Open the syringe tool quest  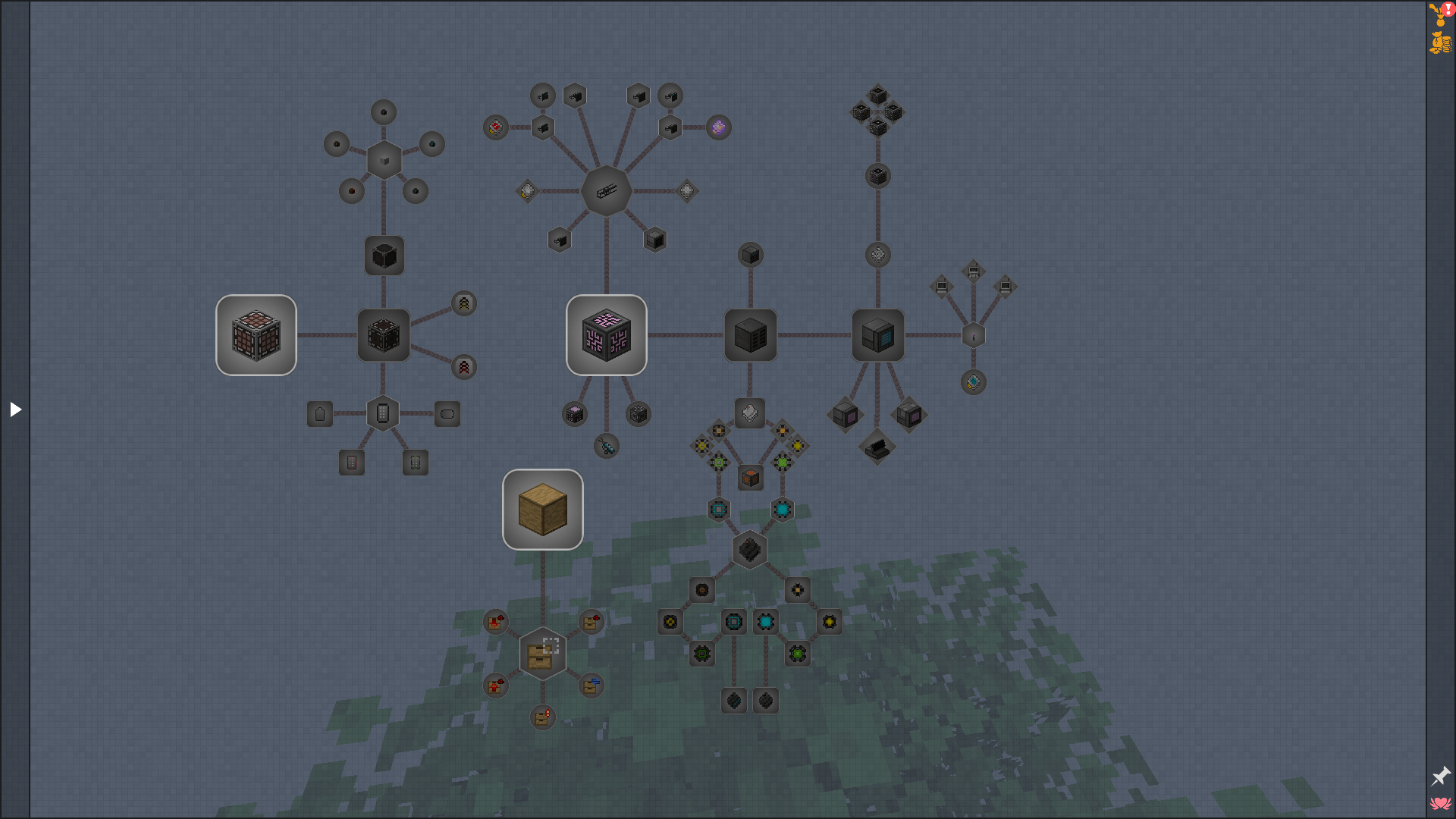click(607, 446)
